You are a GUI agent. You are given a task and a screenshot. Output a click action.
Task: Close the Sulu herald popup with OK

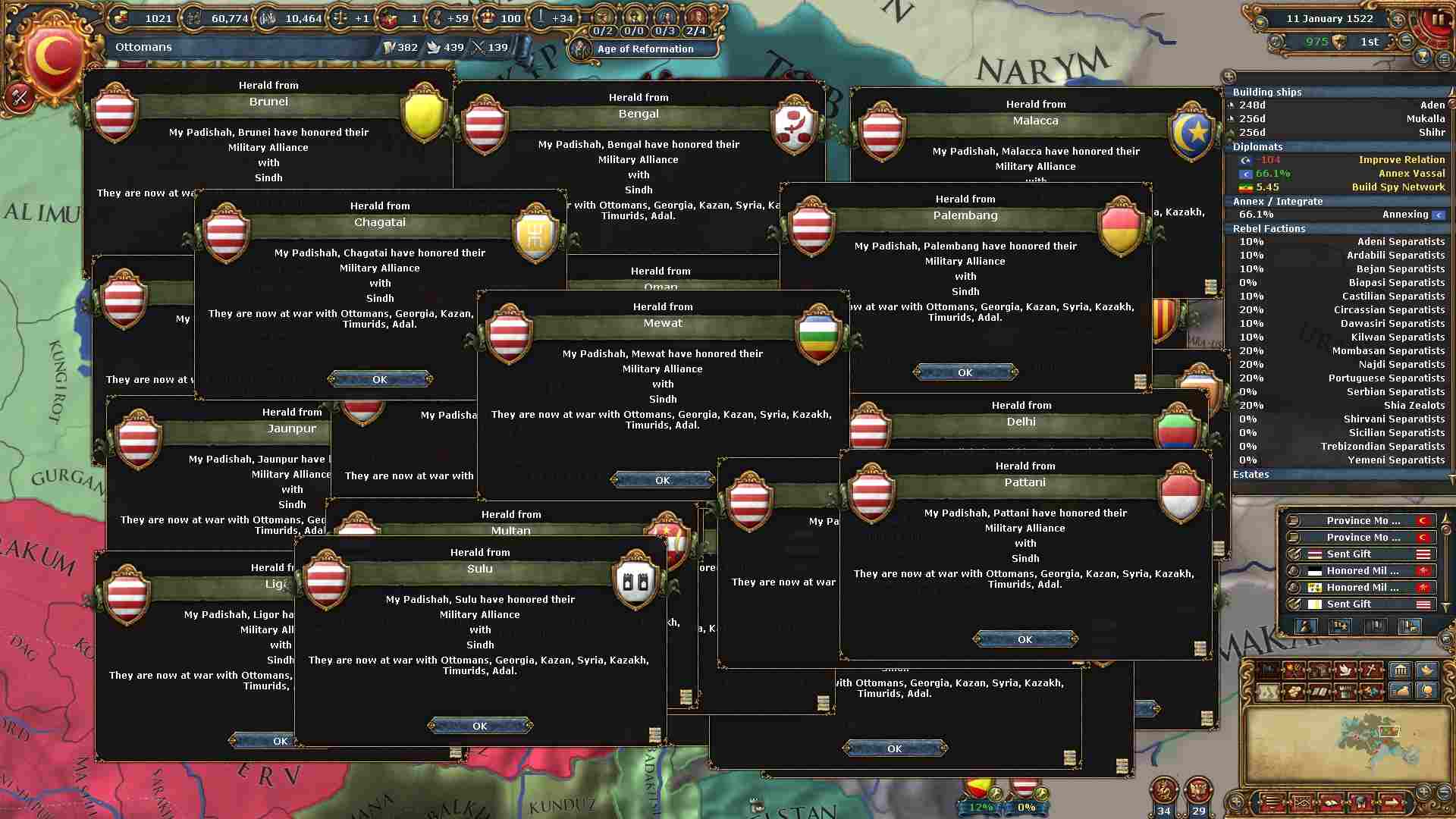point(479,726)
